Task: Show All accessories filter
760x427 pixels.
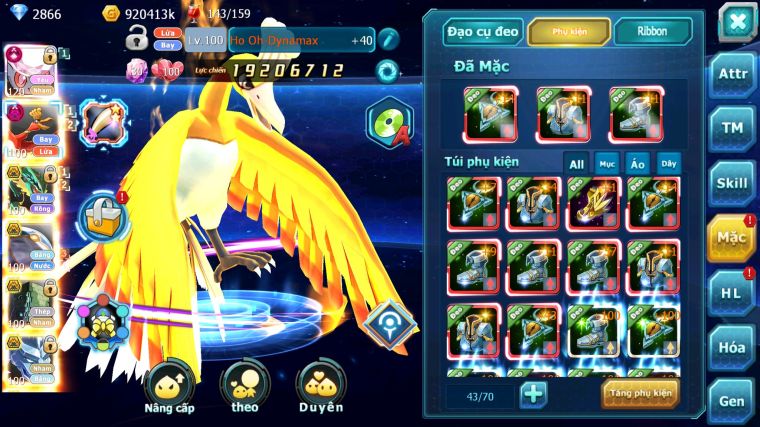Action: pyautogui.click(x=576, y=163)
